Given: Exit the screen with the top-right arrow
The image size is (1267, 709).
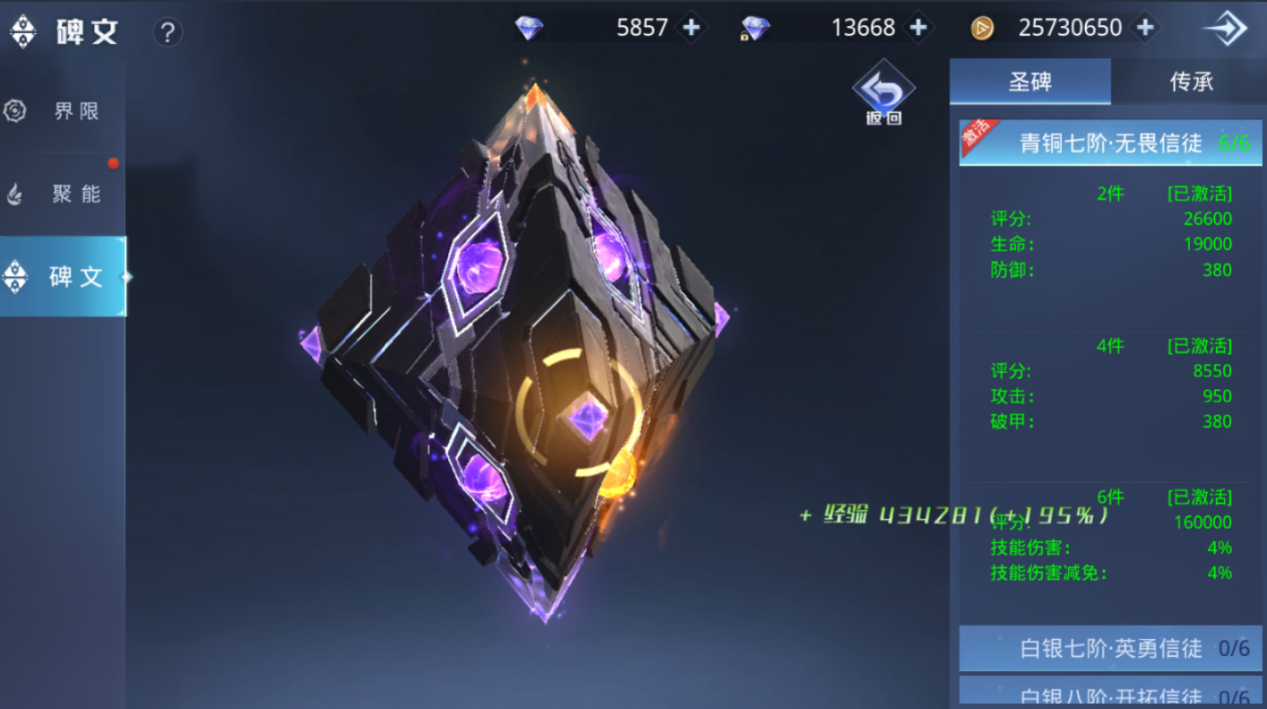Looking at the screenshot, I should (x=1225, y=29).
